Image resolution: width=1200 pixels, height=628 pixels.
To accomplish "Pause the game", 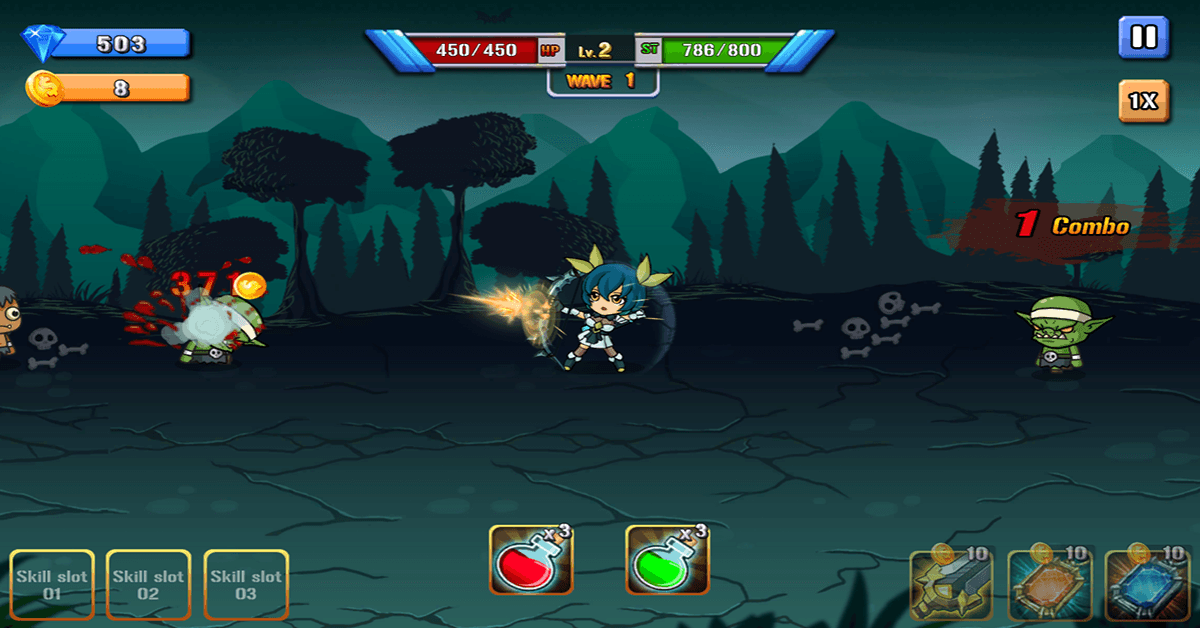I will coord(1143,38).
